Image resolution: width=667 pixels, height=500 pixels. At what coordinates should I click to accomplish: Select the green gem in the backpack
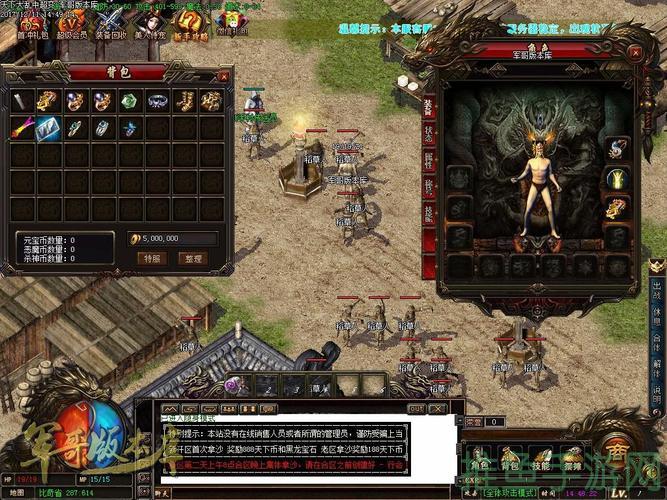pyautogui.click(x=130, y=101)
